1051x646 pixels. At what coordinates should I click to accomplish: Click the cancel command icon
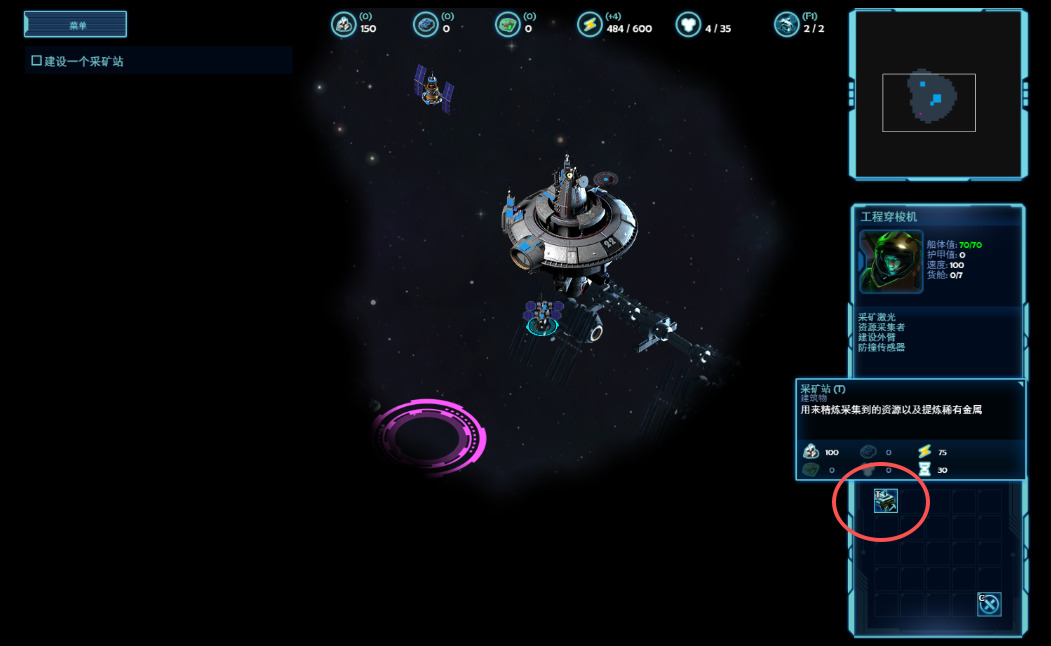[x=989, y=604]
